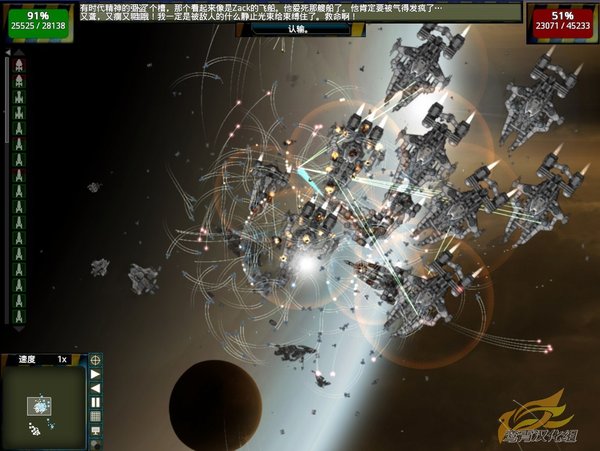This screenshot has height=451, width=600.
Task: Select the first ship in fleet list
Action: coord(19,66)
